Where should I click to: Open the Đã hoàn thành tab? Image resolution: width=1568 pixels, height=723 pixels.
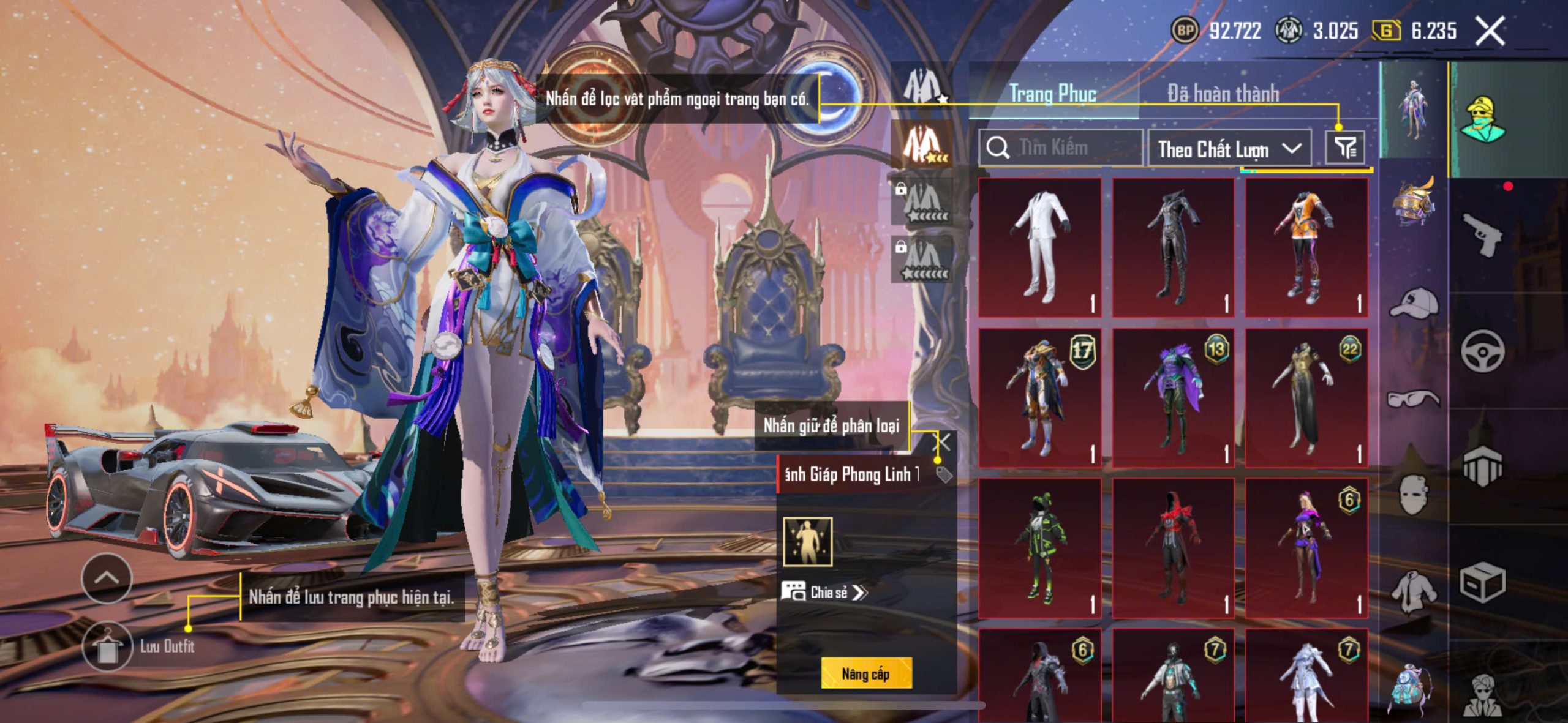pos(1223,94)
